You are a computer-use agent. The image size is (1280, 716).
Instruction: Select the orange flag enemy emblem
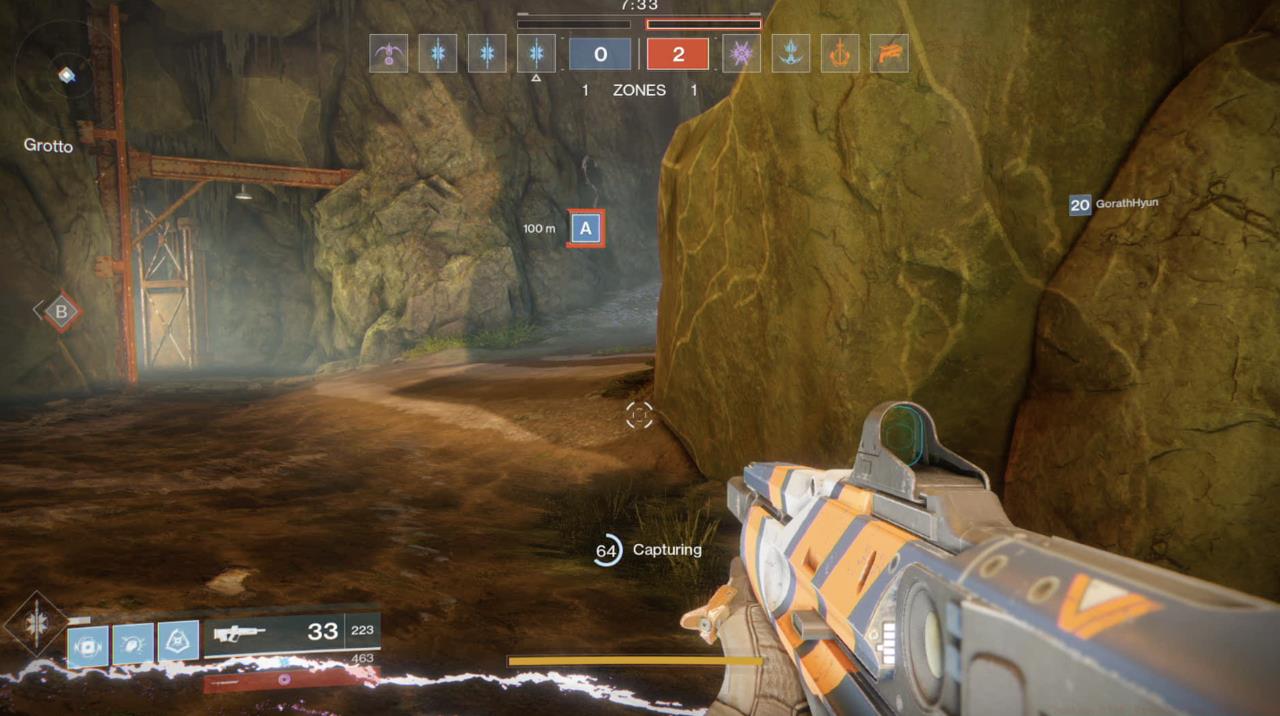point(889,53)
